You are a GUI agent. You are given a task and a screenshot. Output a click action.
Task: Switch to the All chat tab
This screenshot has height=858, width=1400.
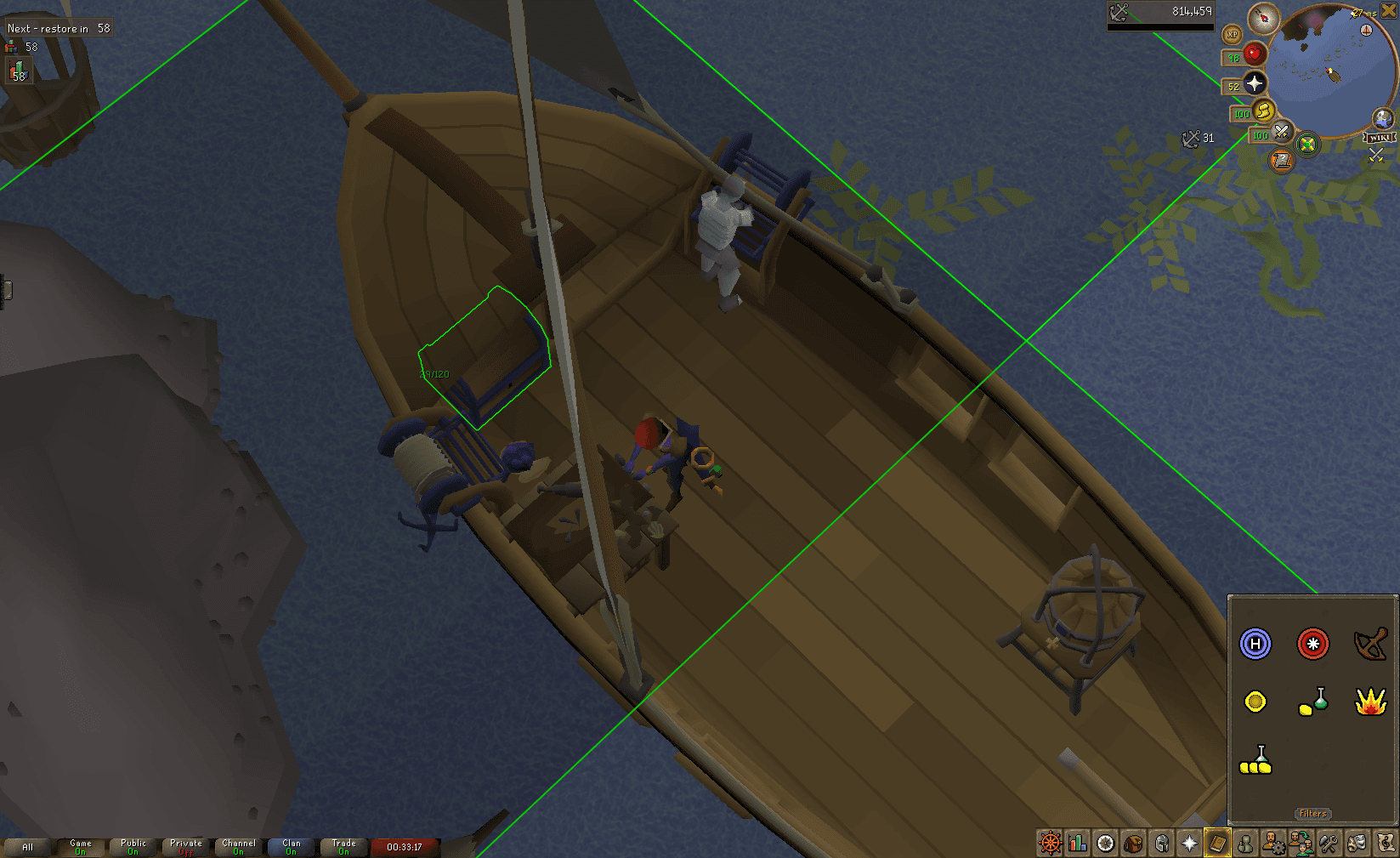[28, 847]
